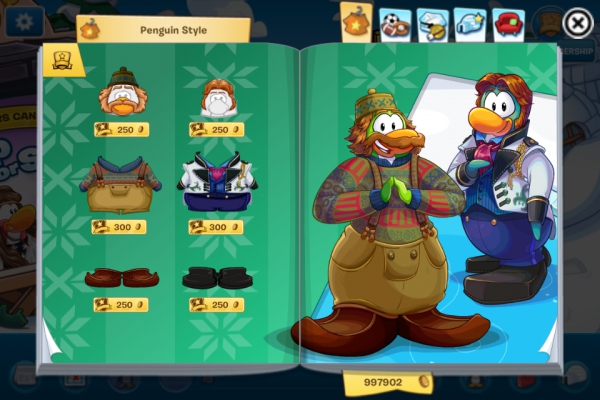Viewport: 600px width, 400px height.
Task: Open the chef hat and food tab
Action: click(x=432, y=23)
